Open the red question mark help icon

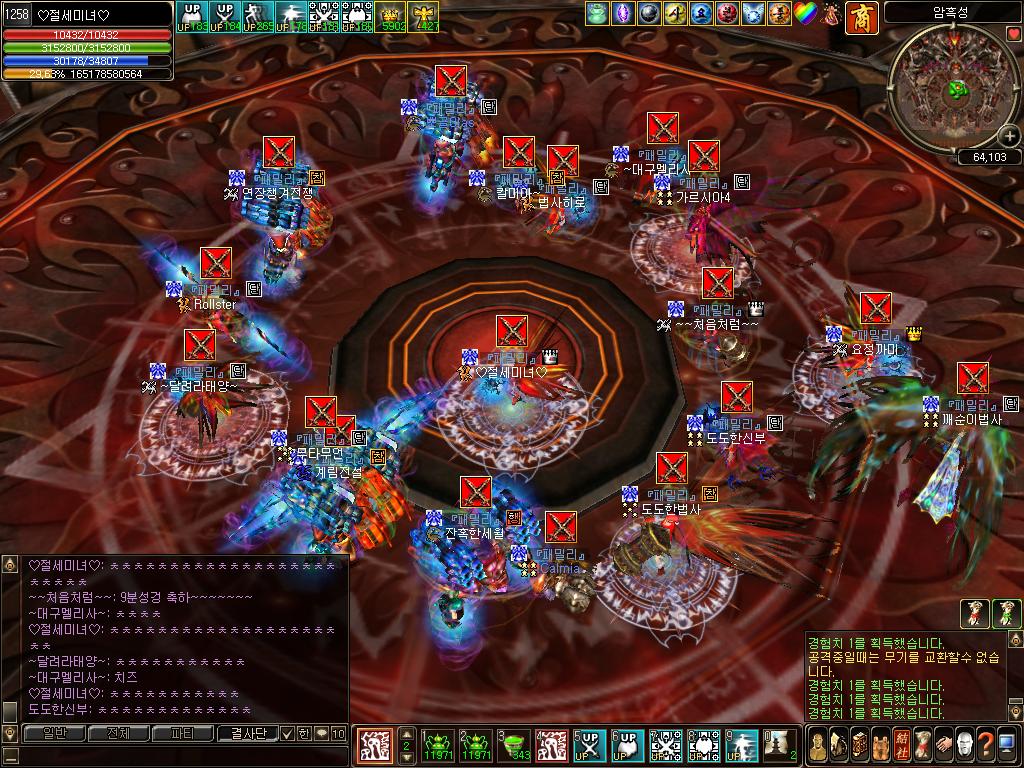point(985,745)
